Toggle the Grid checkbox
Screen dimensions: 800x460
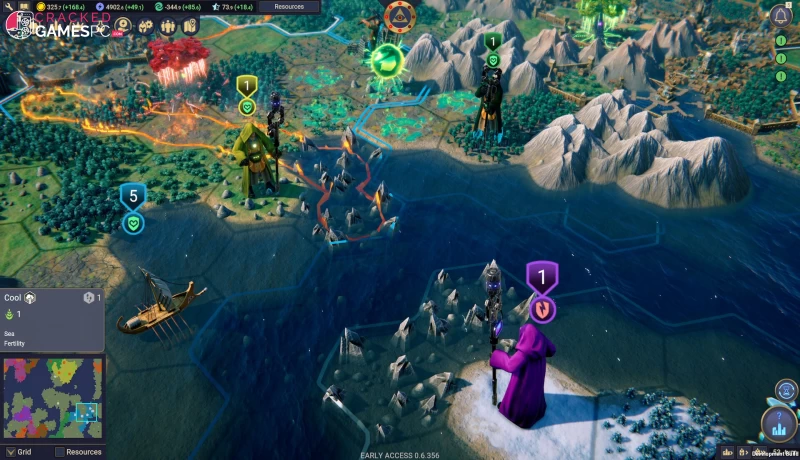10,452
